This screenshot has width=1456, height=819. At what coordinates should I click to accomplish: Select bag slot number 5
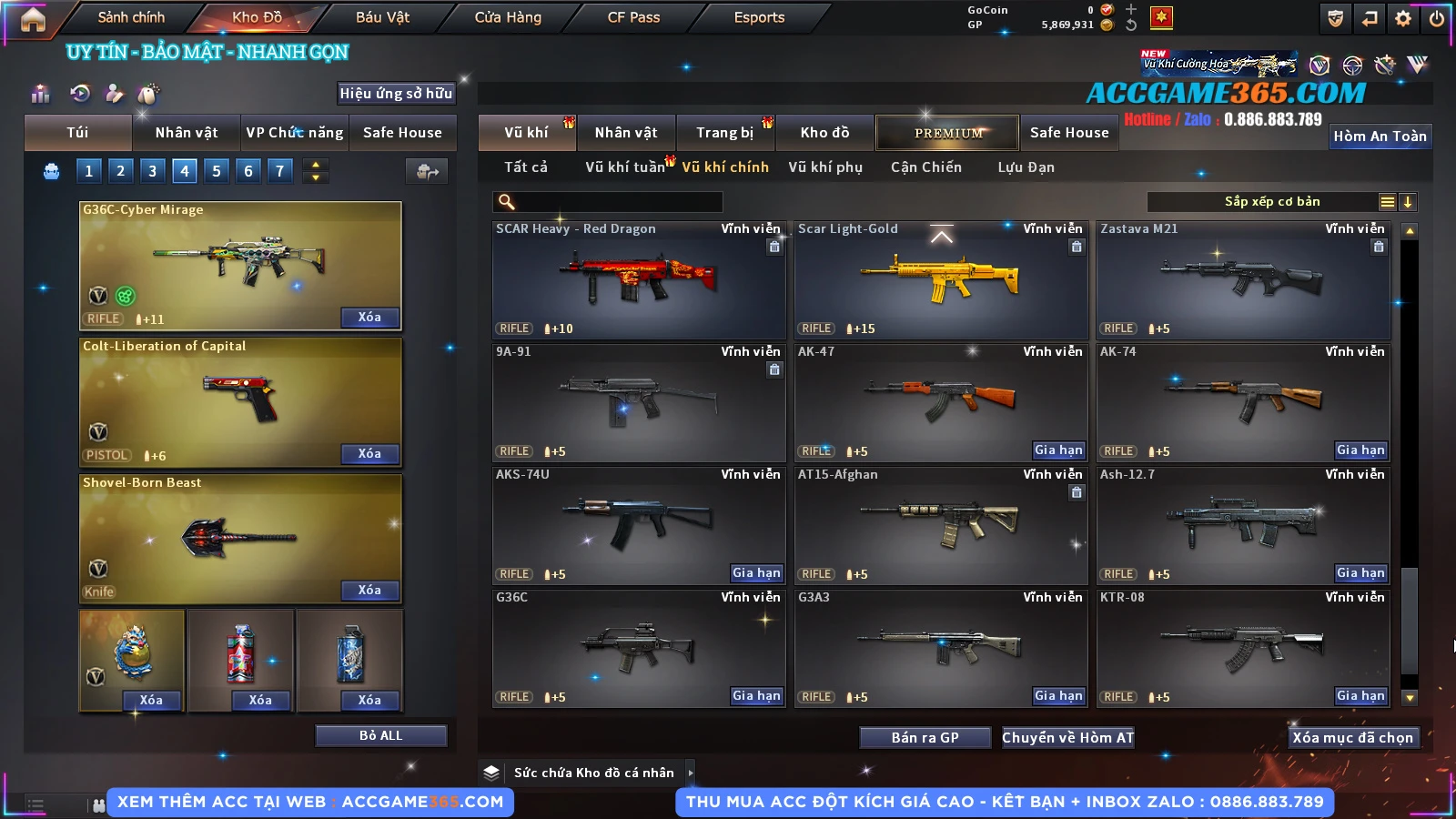pyautogui.click(x=216, y=170)
